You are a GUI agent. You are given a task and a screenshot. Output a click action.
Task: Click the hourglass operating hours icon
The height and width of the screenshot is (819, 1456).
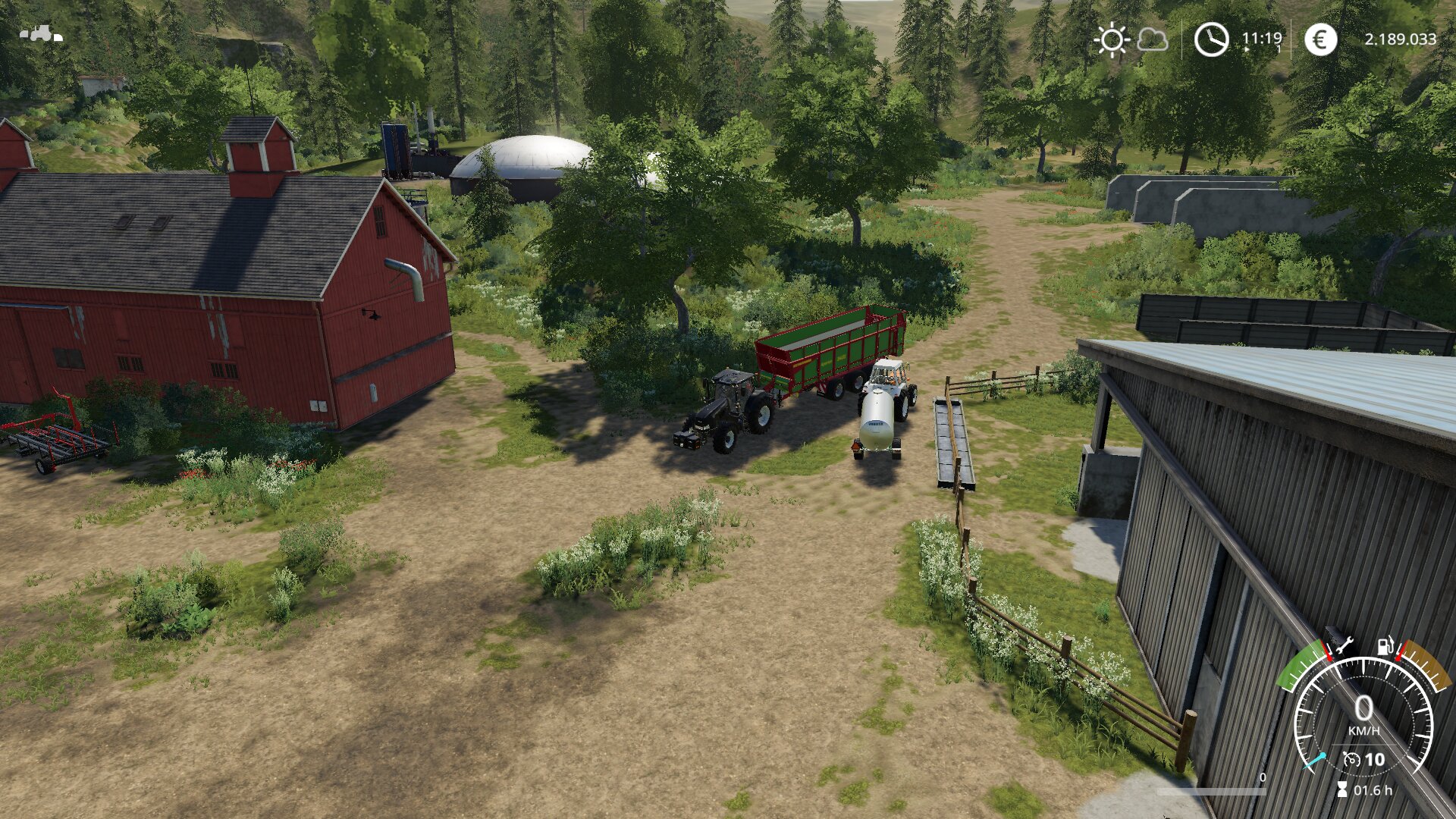click(1342, 790)
